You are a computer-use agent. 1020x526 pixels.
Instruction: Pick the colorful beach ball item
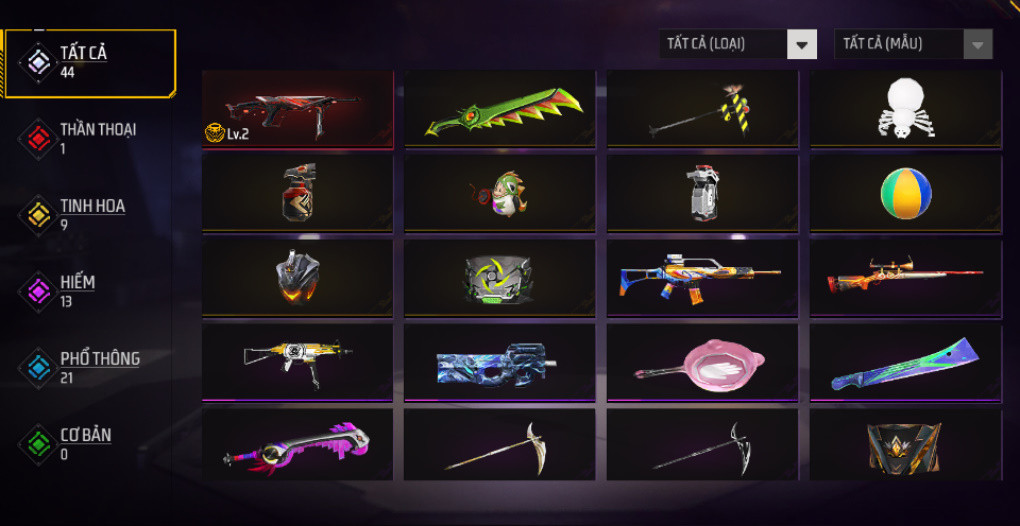[905, 193]
